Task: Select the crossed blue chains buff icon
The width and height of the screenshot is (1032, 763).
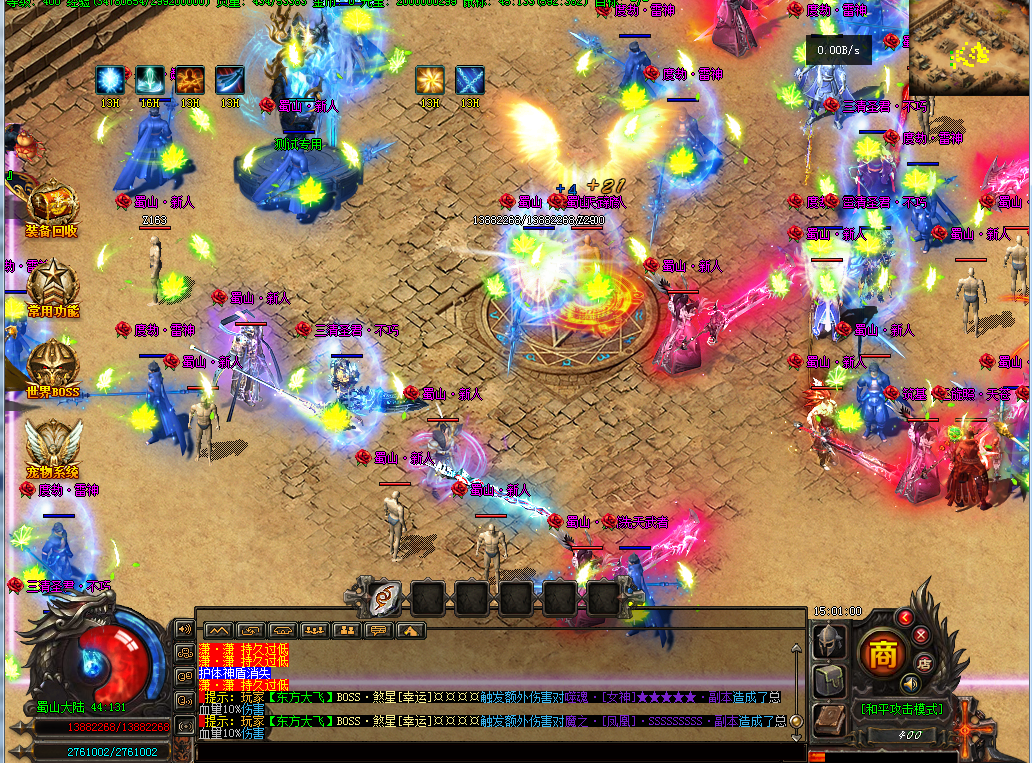Action: (x=470, y=80)
